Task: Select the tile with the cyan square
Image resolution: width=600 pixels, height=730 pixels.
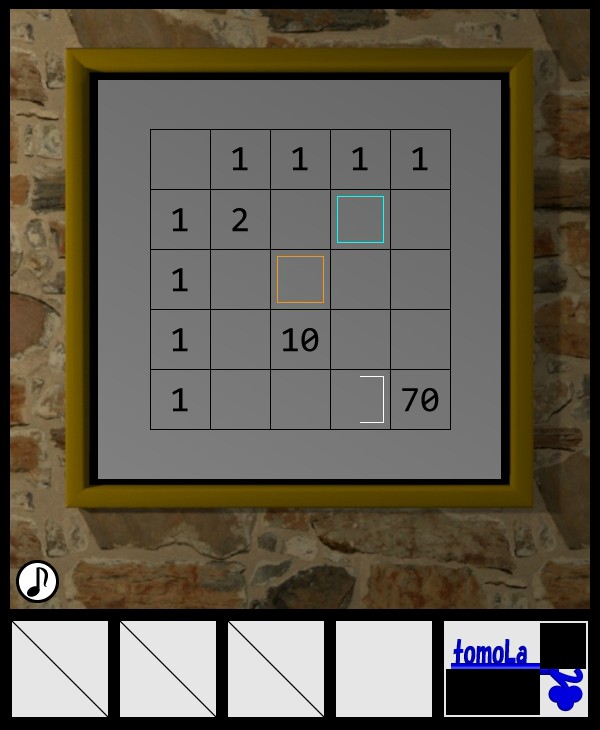Action: (x=360, y=220)
